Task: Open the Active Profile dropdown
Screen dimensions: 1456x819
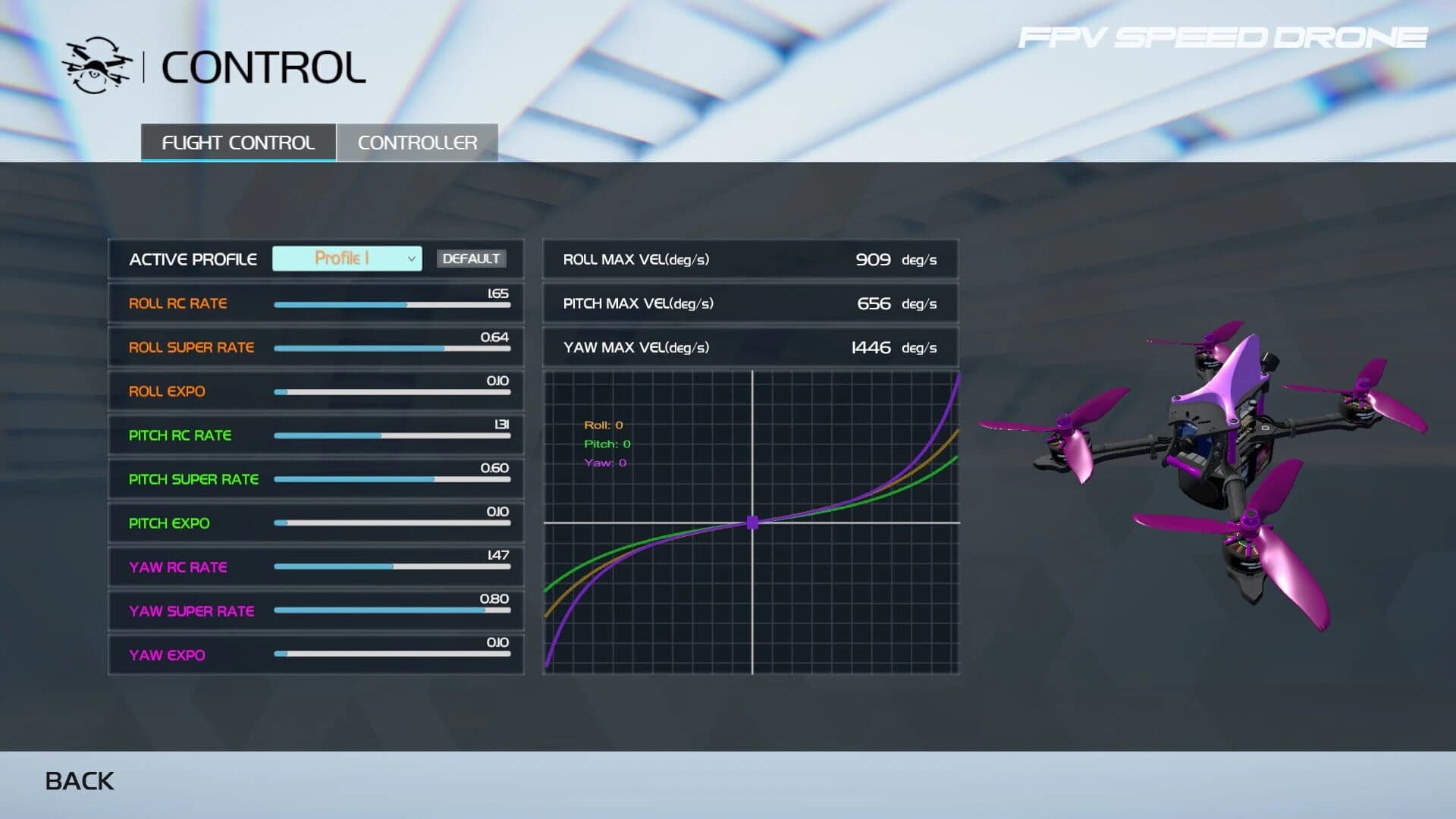Action: (x=347, y=259)
